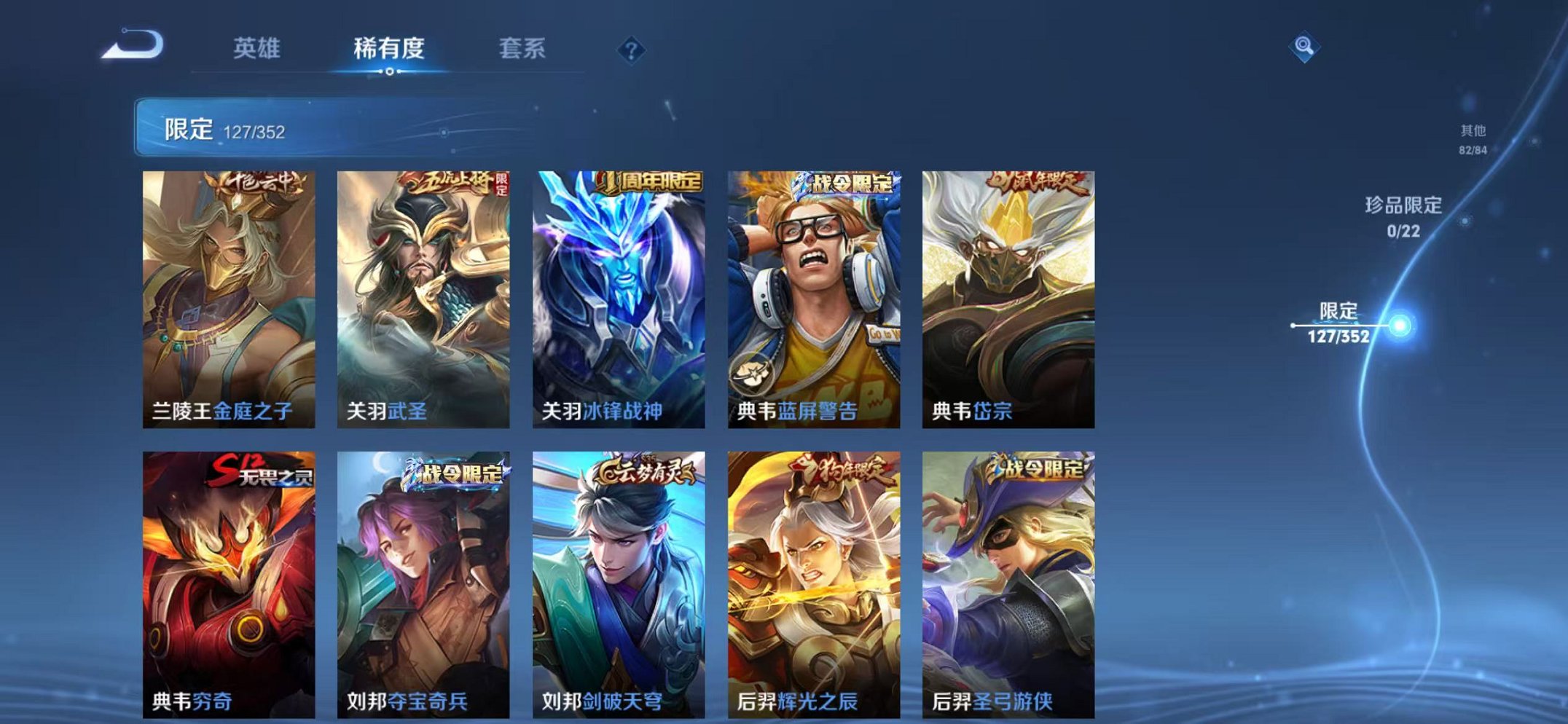Open the 典韦蓝屏警告 skin card

click(x=818, y=291)
